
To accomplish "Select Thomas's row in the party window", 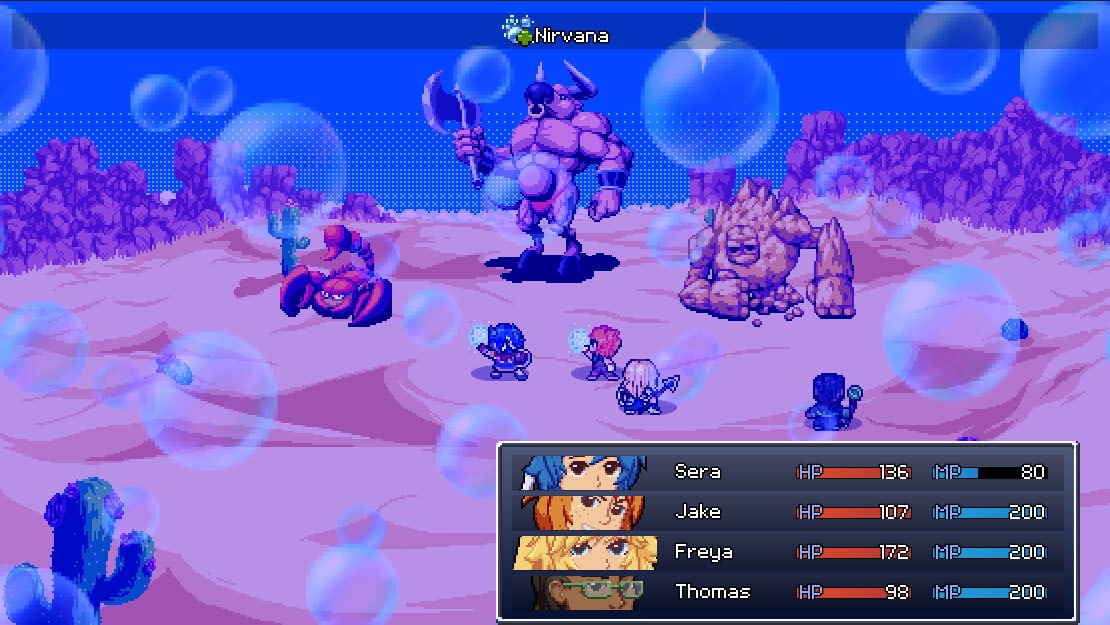I will click(712, 592).
